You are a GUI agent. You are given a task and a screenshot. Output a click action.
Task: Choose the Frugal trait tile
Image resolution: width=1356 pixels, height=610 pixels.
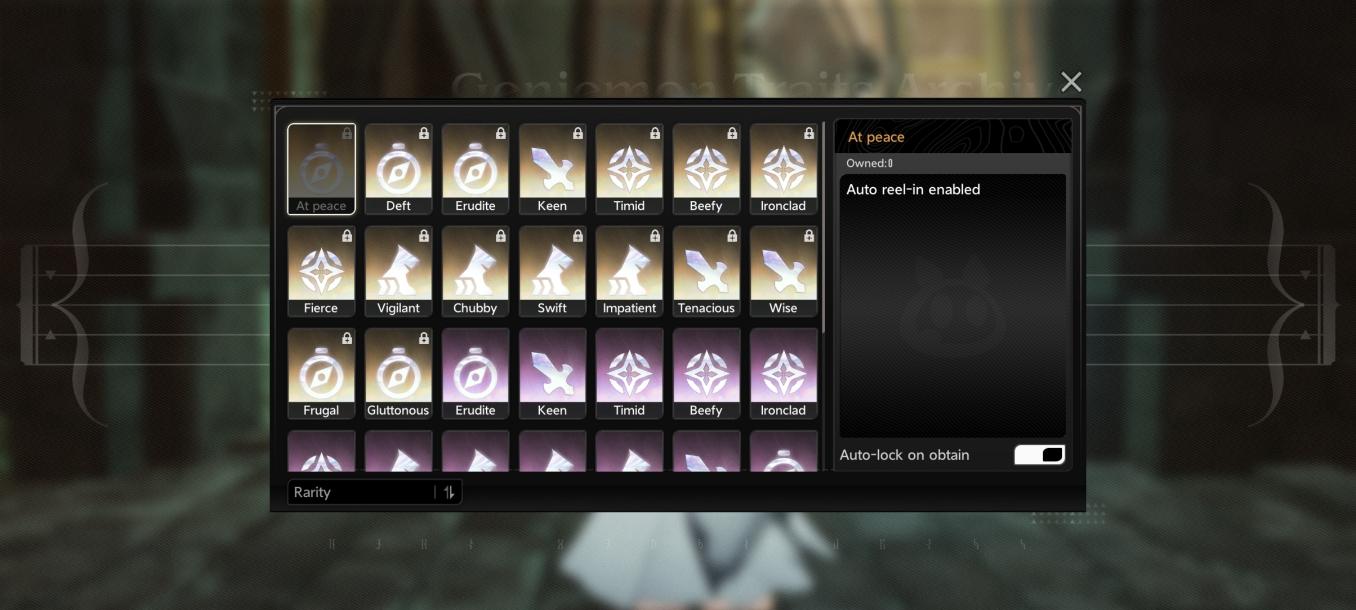321,372
